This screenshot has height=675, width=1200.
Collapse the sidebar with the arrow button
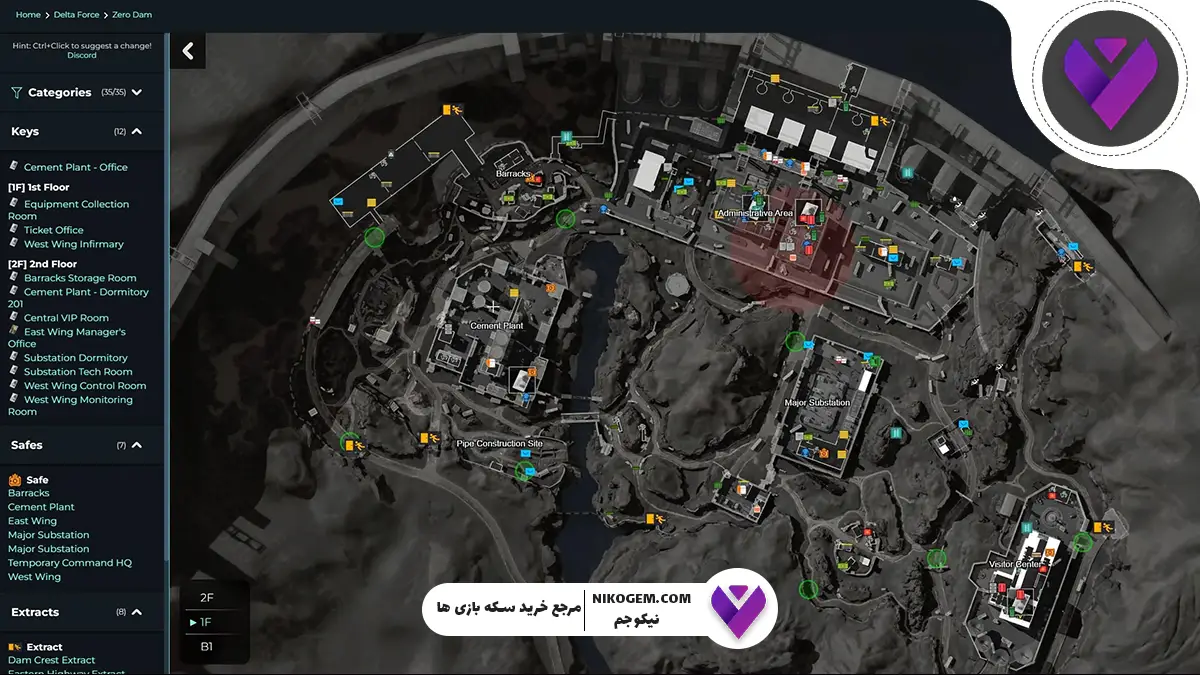187,51
